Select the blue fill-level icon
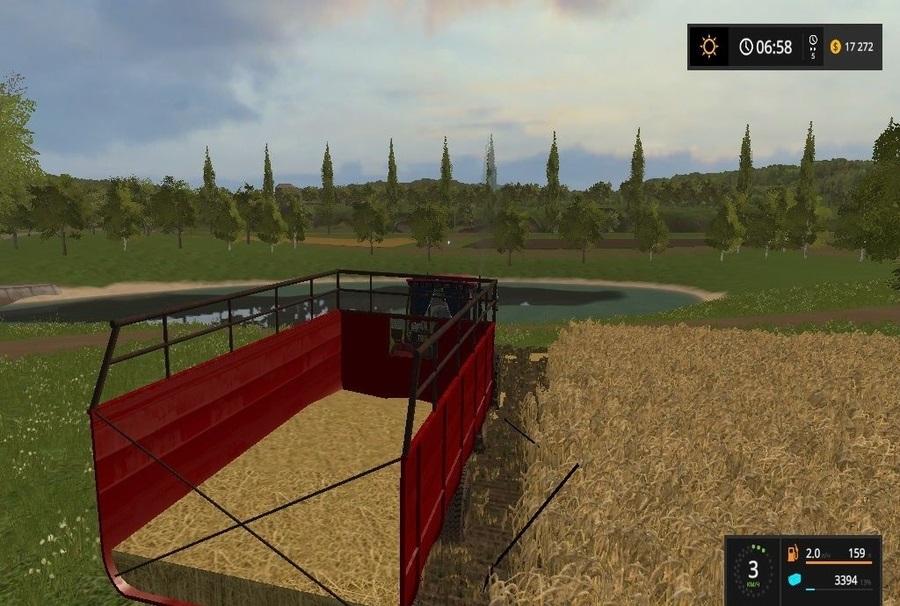The image size is (900, 606). click(x=794, y=580)
